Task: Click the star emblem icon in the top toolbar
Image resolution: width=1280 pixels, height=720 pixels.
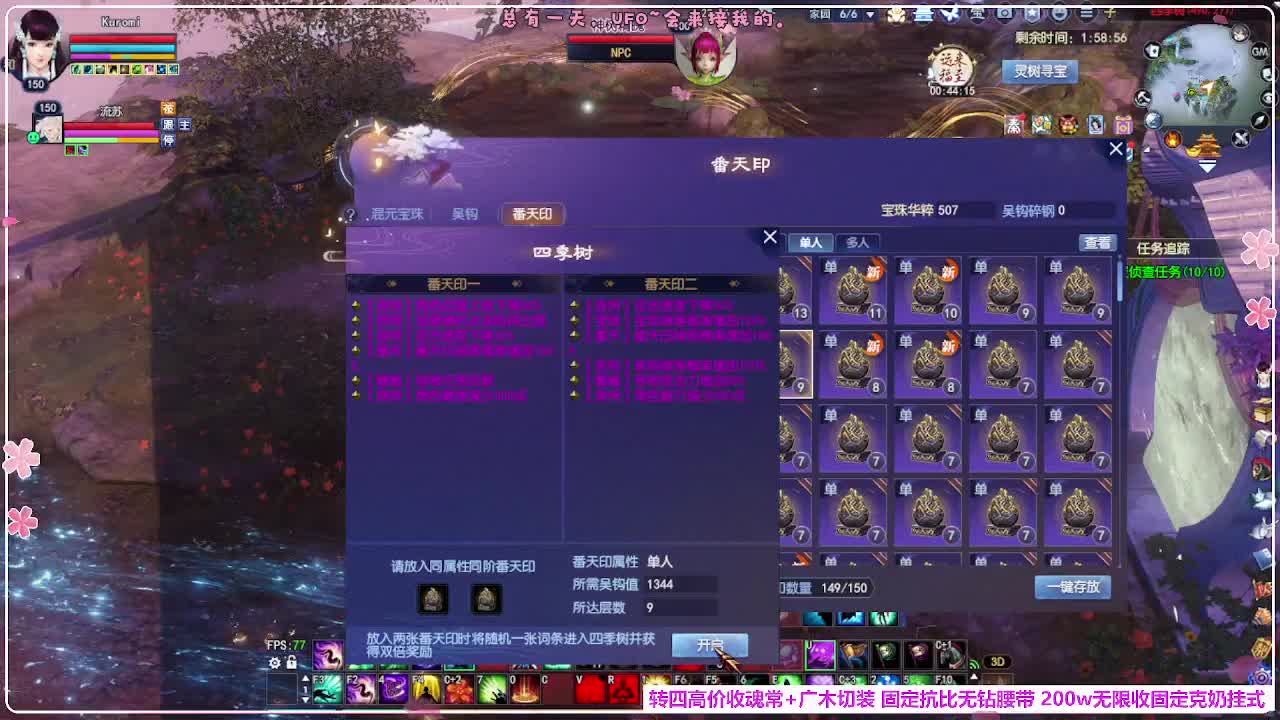Action: coord(1032,13)
